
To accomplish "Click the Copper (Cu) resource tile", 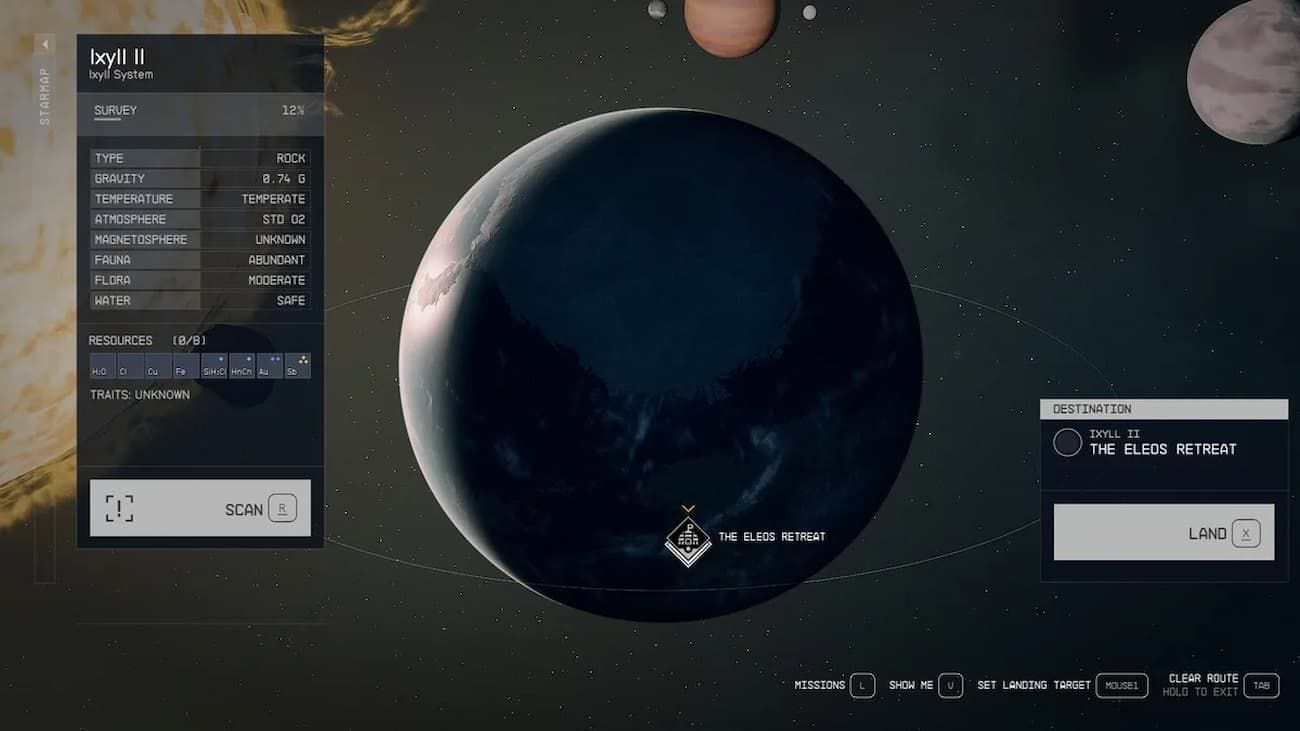I will (157, 366).
